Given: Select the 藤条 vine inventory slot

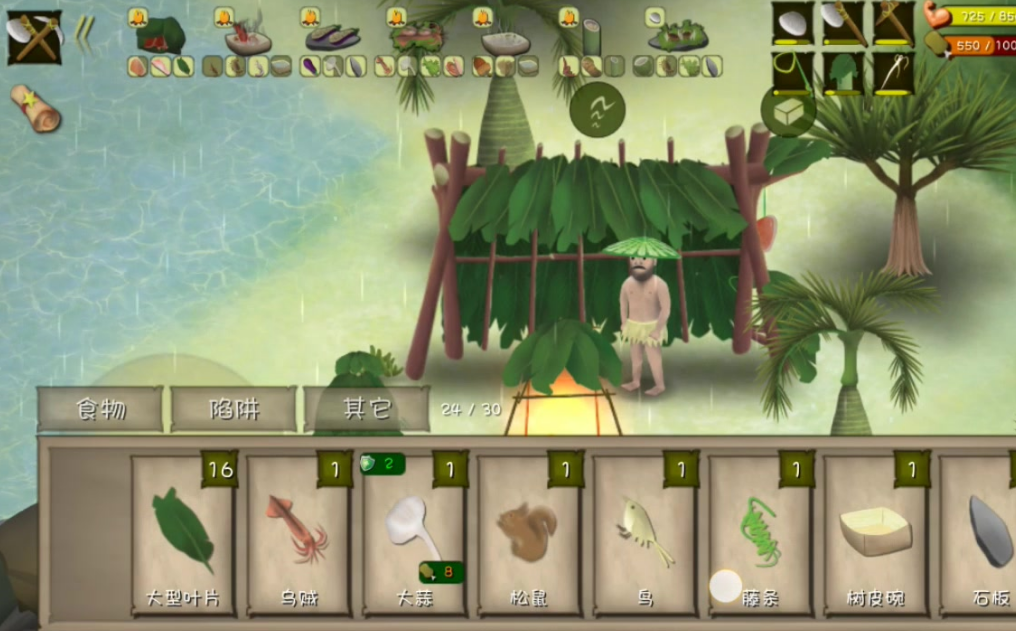Looking at the screenshot, I should tap(760, 535).
